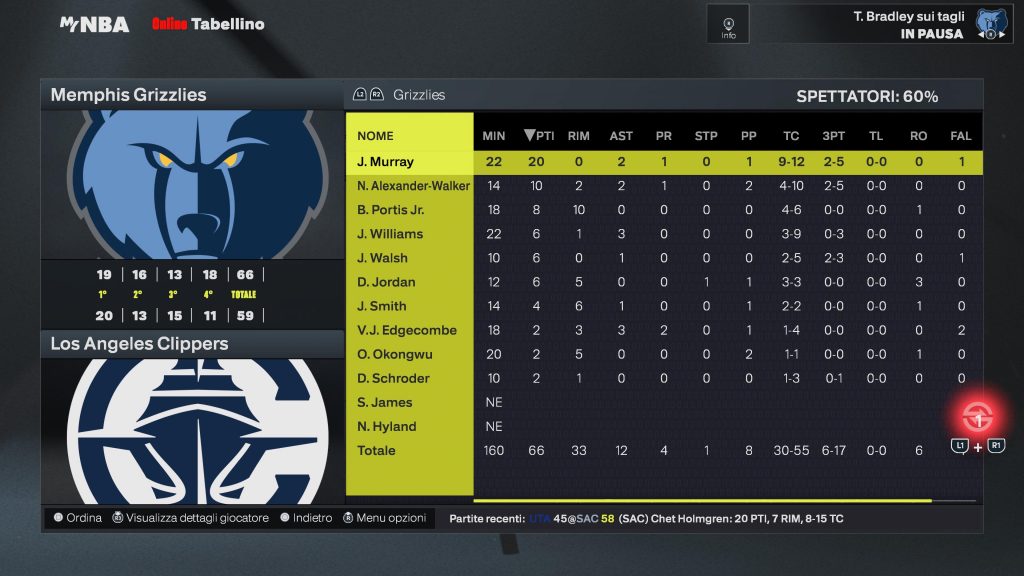Sort the table by the PTI column
The height and width of the screenshot is (576, 1024).
coord(540,136)
